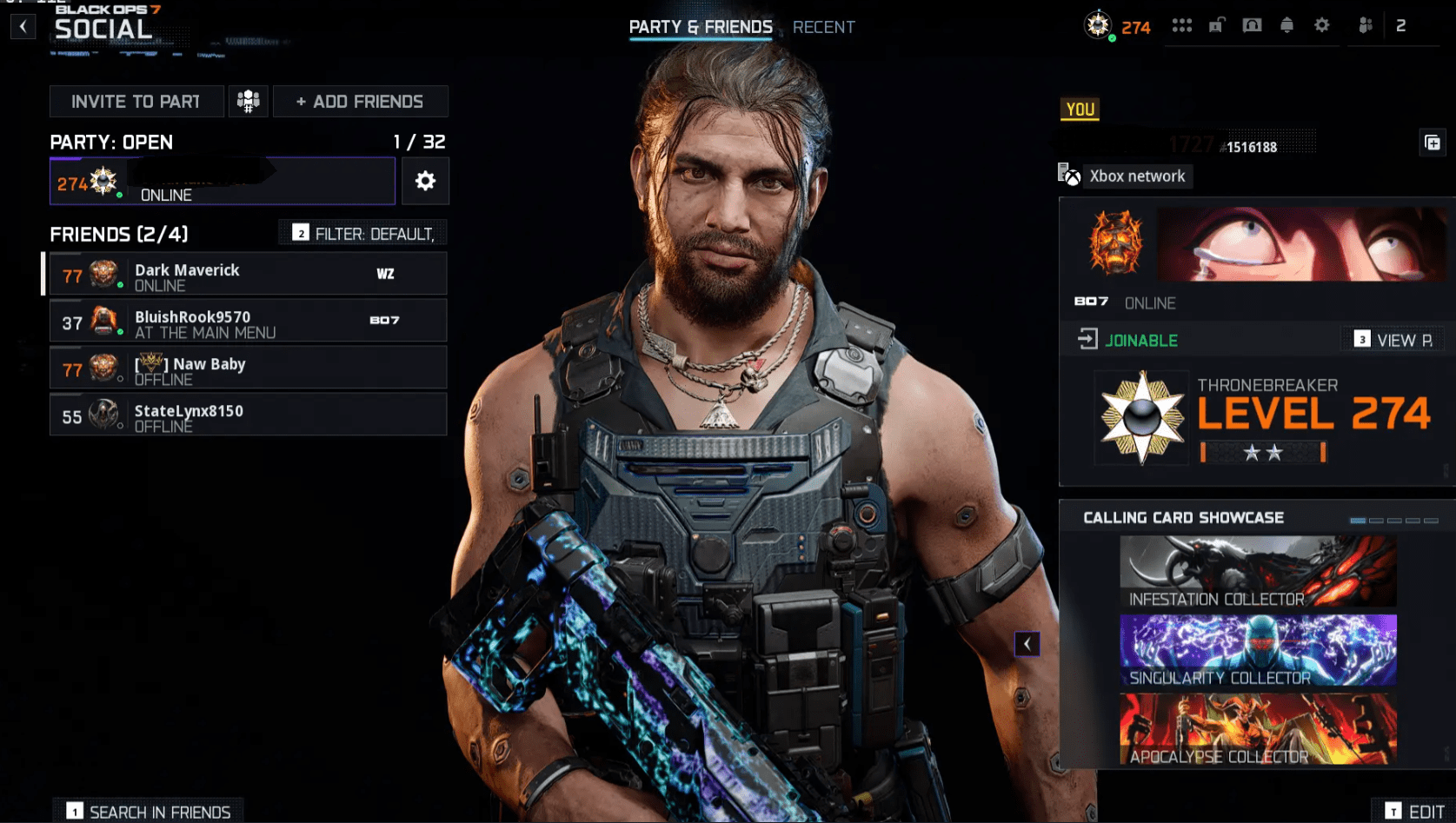This screenshot has height=823, width=1456.
Task: Open party settings gear beside party slot
Action: point(425,181)
